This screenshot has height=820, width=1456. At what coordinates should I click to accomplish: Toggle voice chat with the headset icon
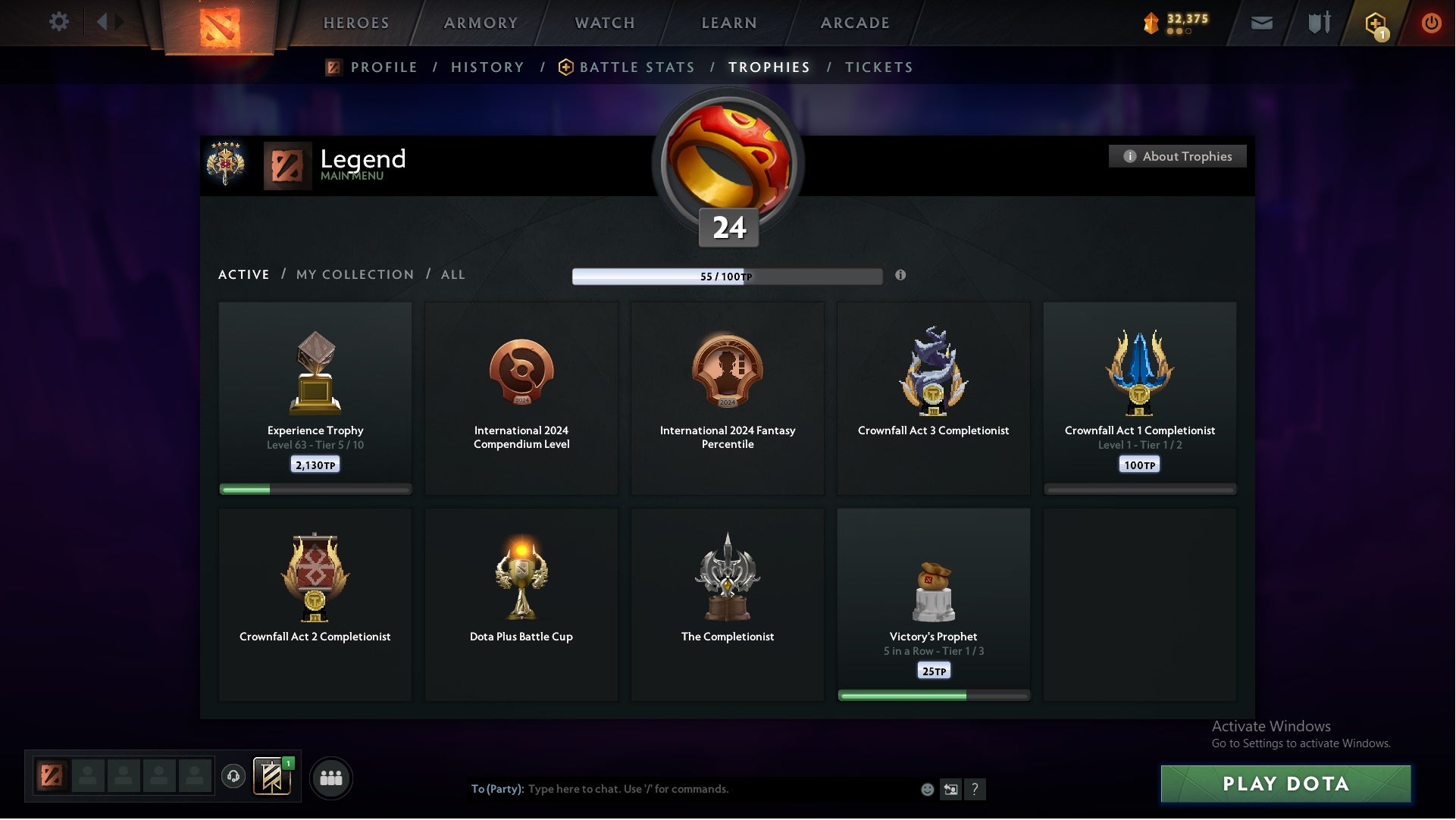coord(233,778)
